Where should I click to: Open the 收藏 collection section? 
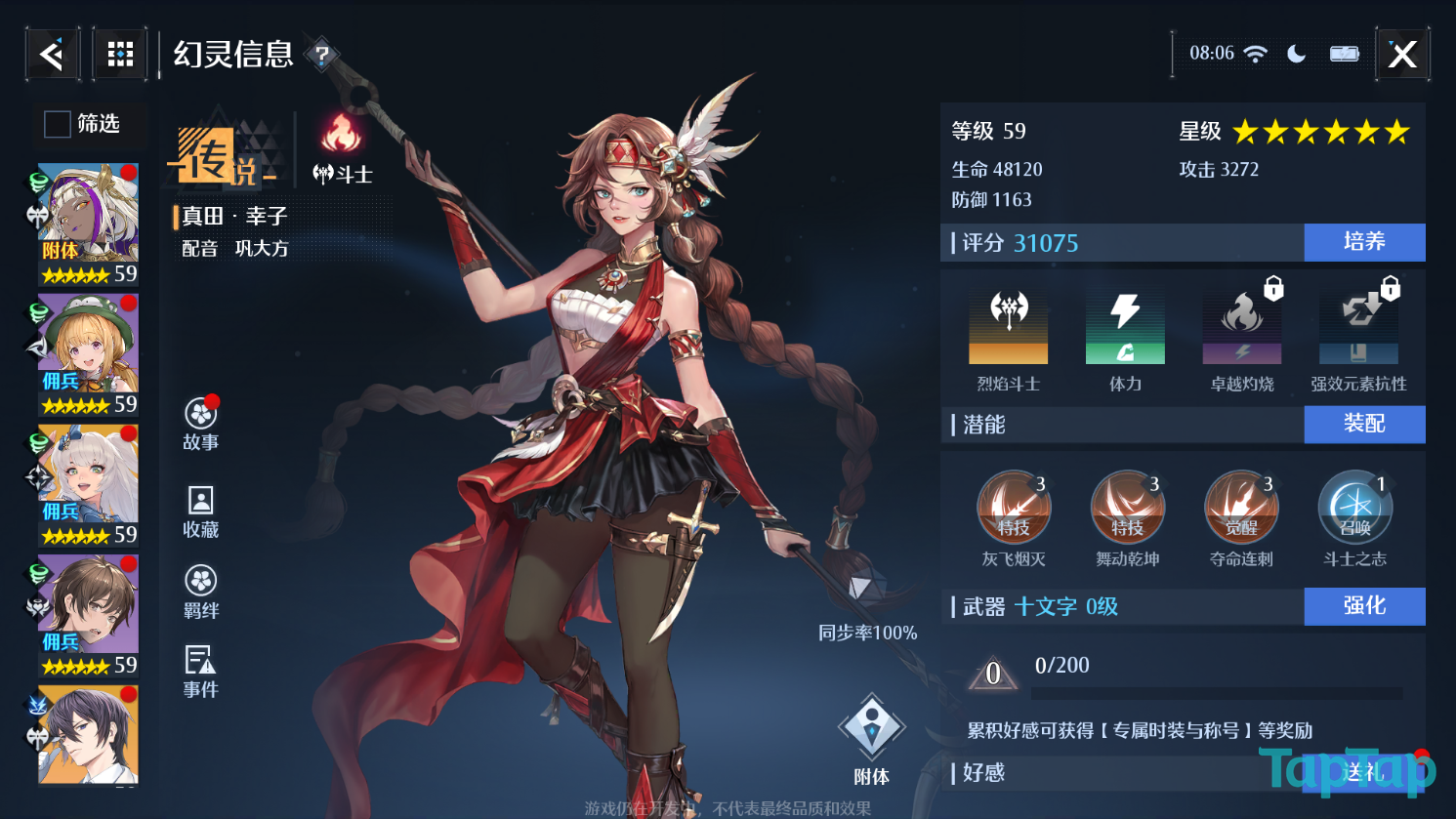[201, 511]
